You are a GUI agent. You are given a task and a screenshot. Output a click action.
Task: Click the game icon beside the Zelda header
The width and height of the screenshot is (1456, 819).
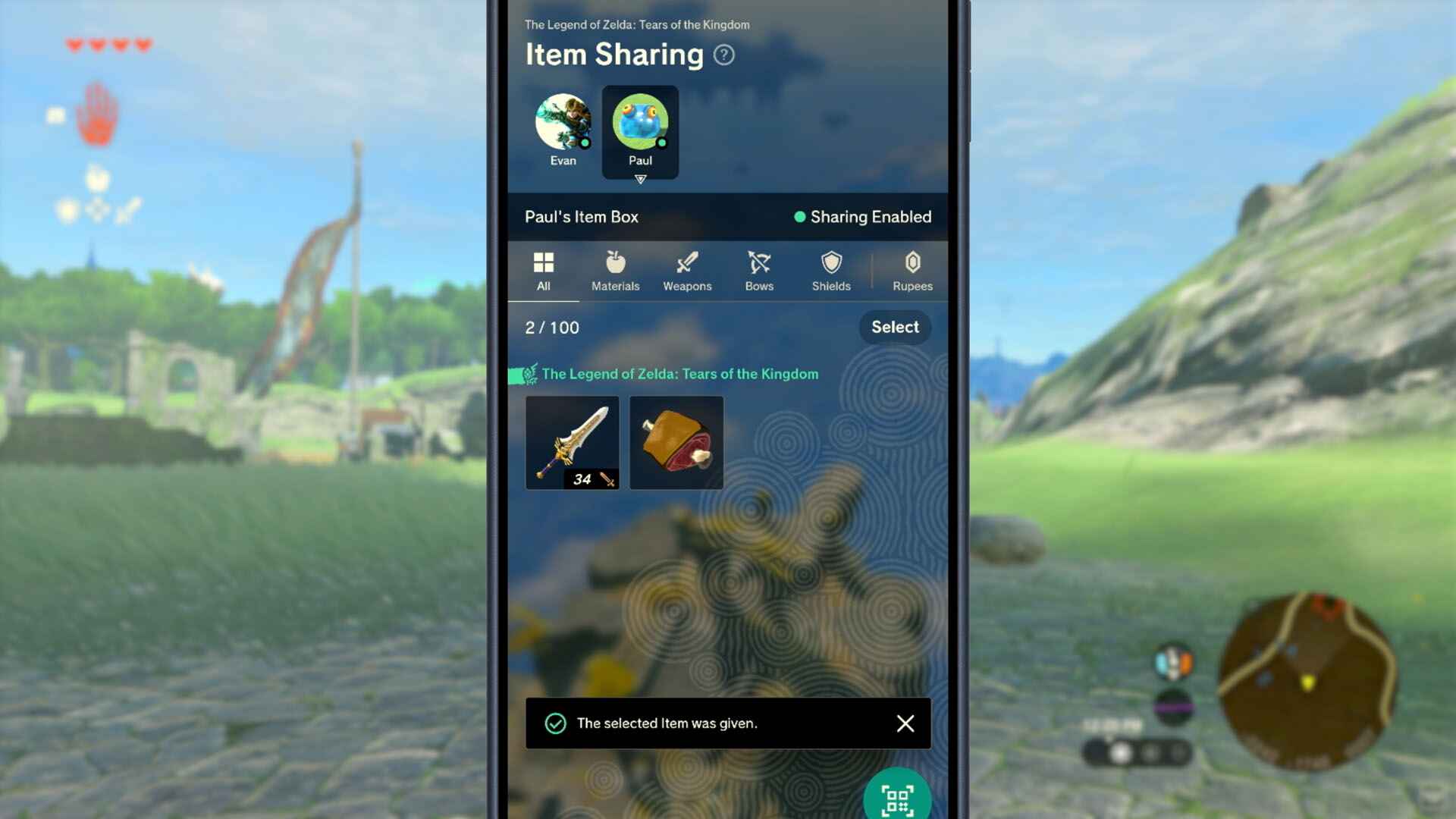[521, 374]
